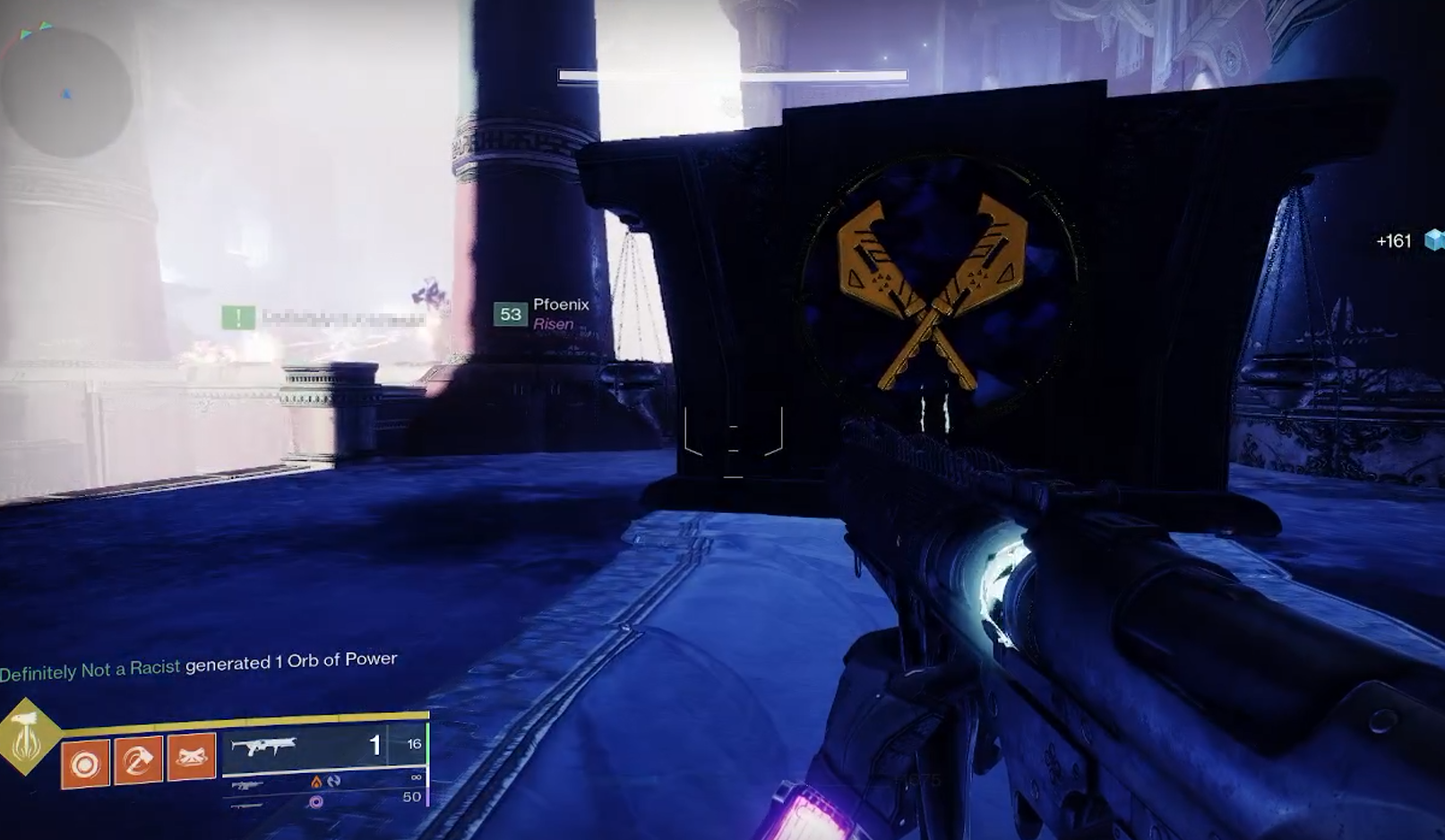Click the green exclamation objective marker
The width and height of the screenshot is (1445, 840).
pos(238,317)
